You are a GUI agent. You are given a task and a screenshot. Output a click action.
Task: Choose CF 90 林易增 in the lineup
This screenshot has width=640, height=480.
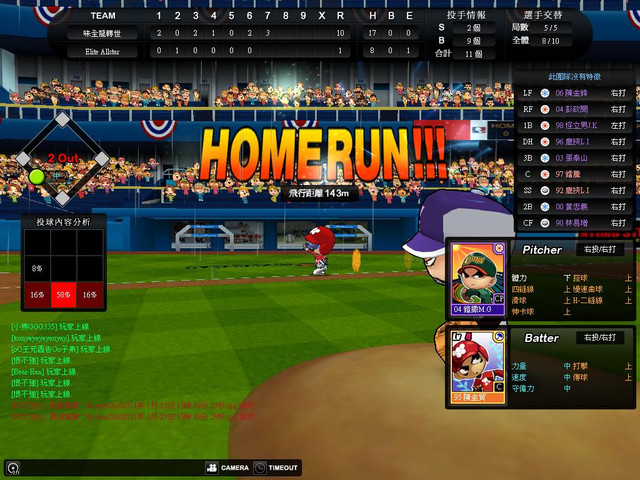coord(575,223)
